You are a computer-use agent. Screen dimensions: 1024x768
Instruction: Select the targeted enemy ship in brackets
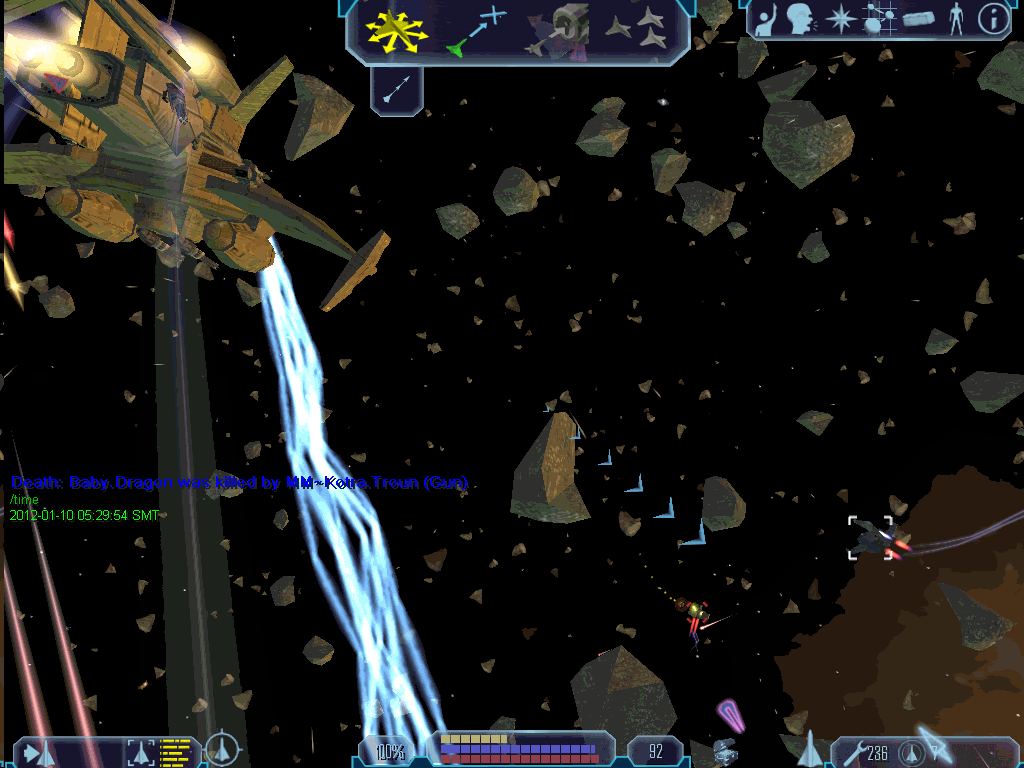coord(872,537)
